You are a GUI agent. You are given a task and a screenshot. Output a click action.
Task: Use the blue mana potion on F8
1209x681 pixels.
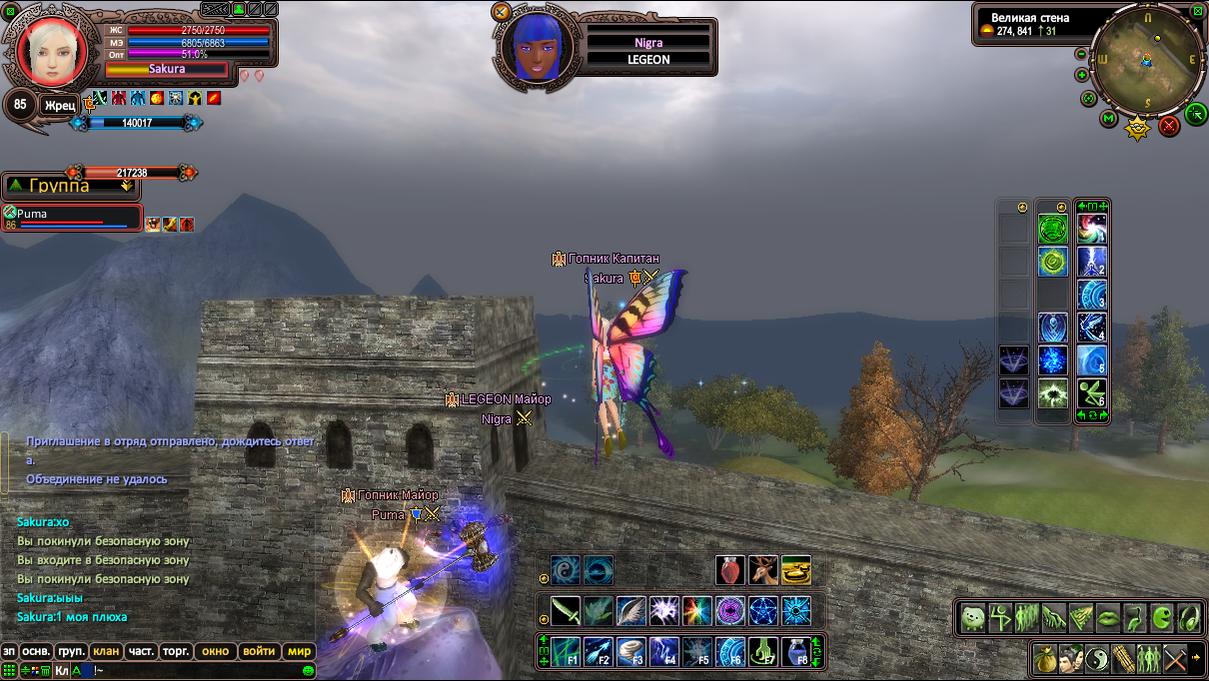[x=795, y=652]
